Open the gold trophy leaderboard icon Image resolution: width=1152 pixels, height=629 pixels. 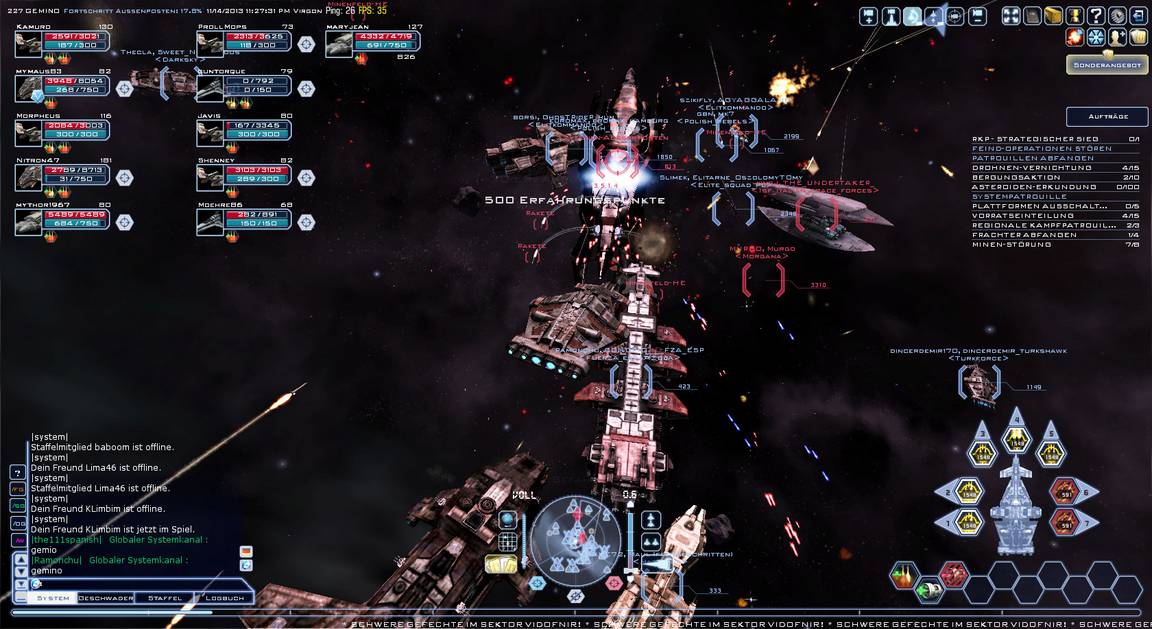pyautogui.click(x=1074, y=16)
